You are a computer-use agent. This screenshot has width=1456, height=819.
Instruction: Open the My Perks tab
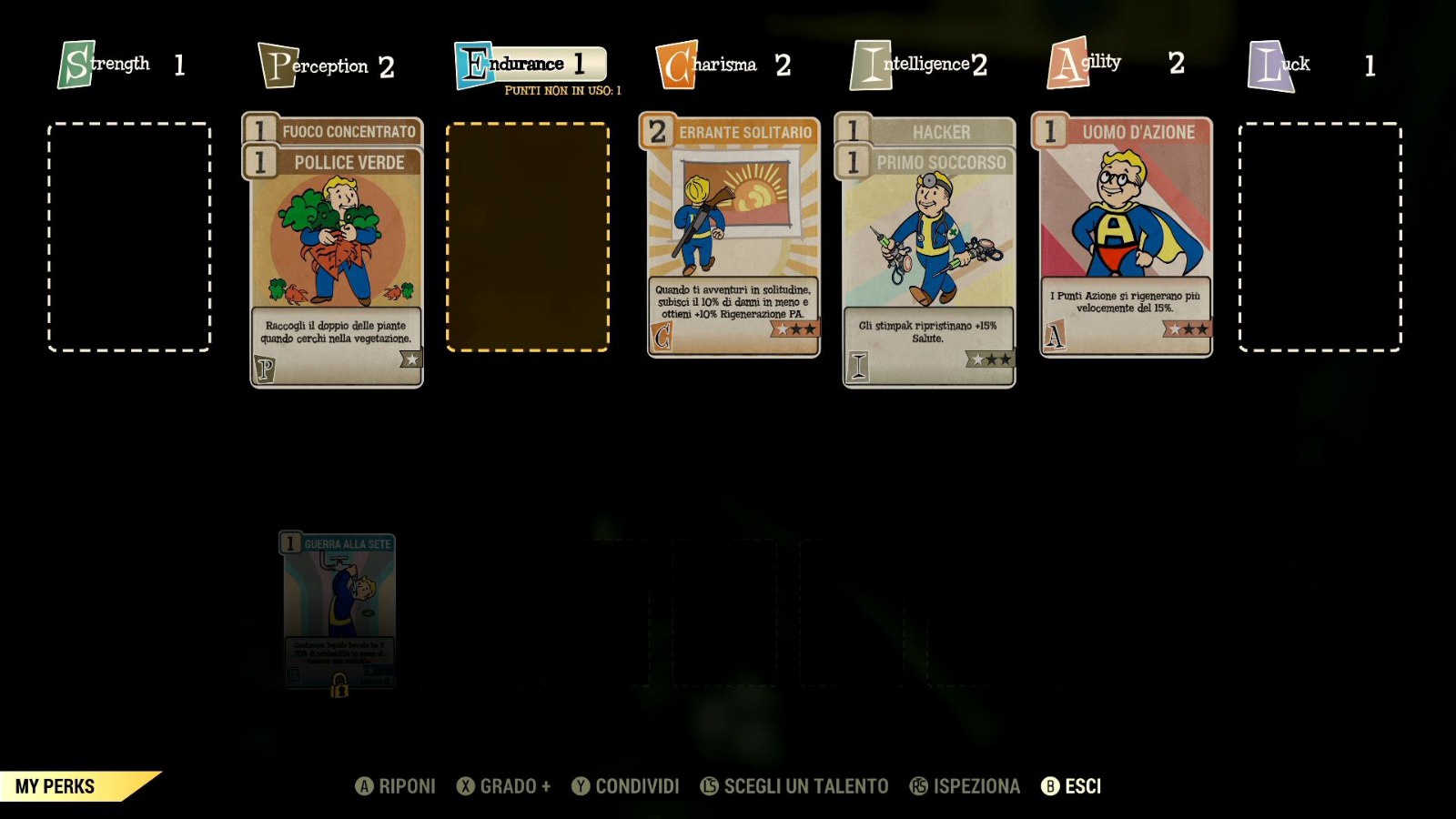56,786
